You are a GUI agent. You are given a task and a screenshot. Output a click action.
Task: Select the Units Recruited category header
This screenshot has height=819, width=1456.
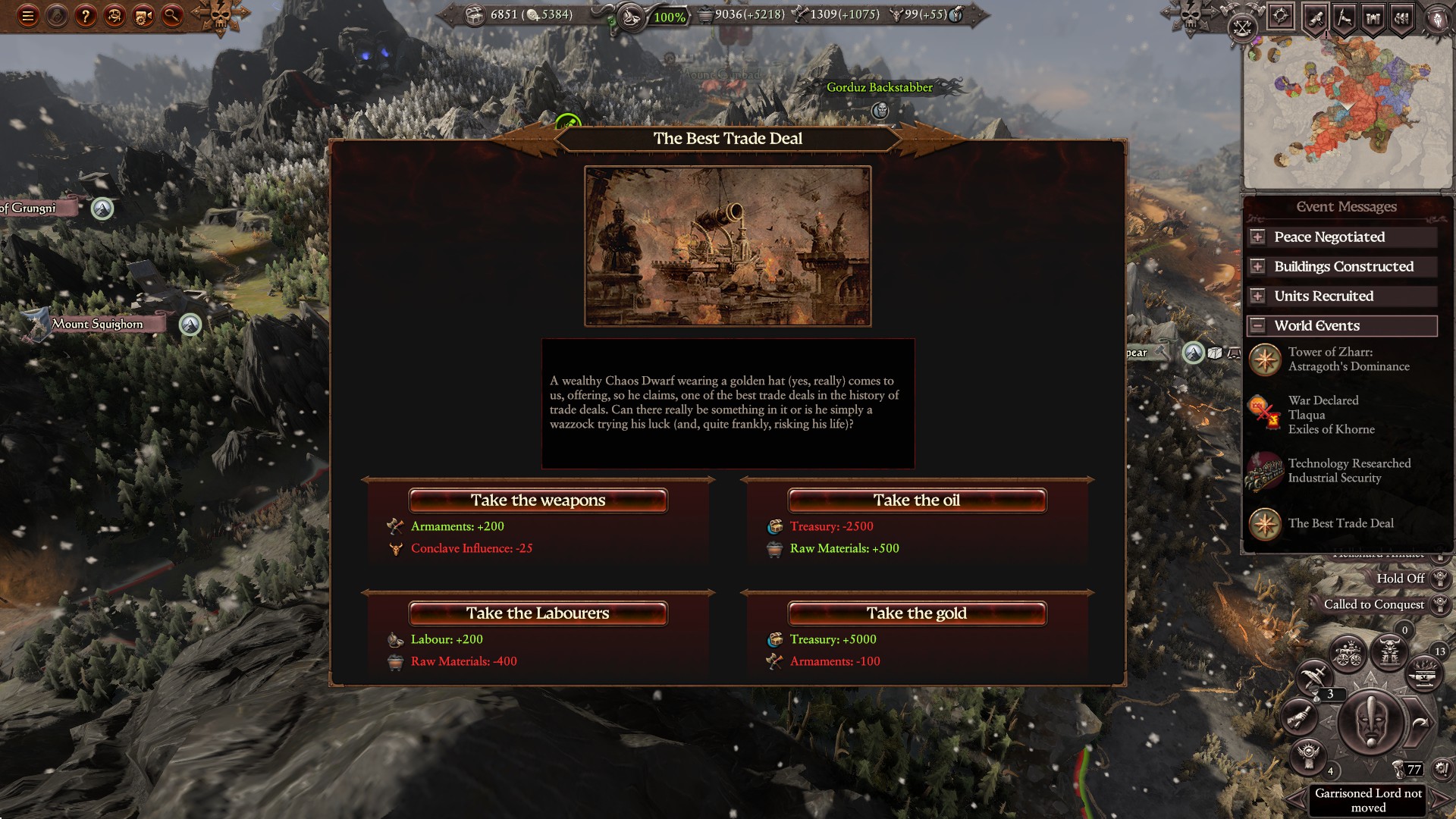click(1340, 296)
